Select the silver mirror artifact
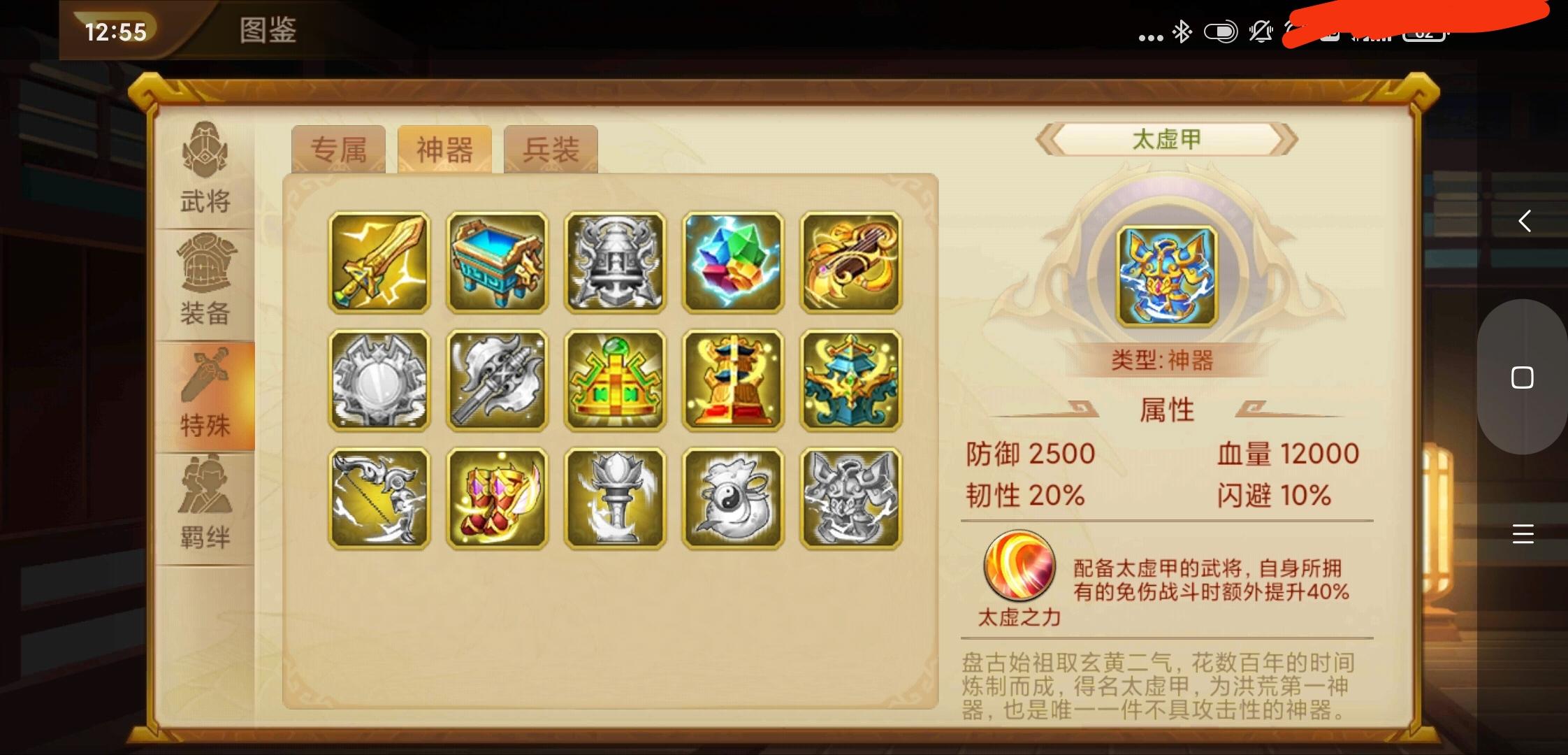1568x755 pixels. tap(379, 381)
